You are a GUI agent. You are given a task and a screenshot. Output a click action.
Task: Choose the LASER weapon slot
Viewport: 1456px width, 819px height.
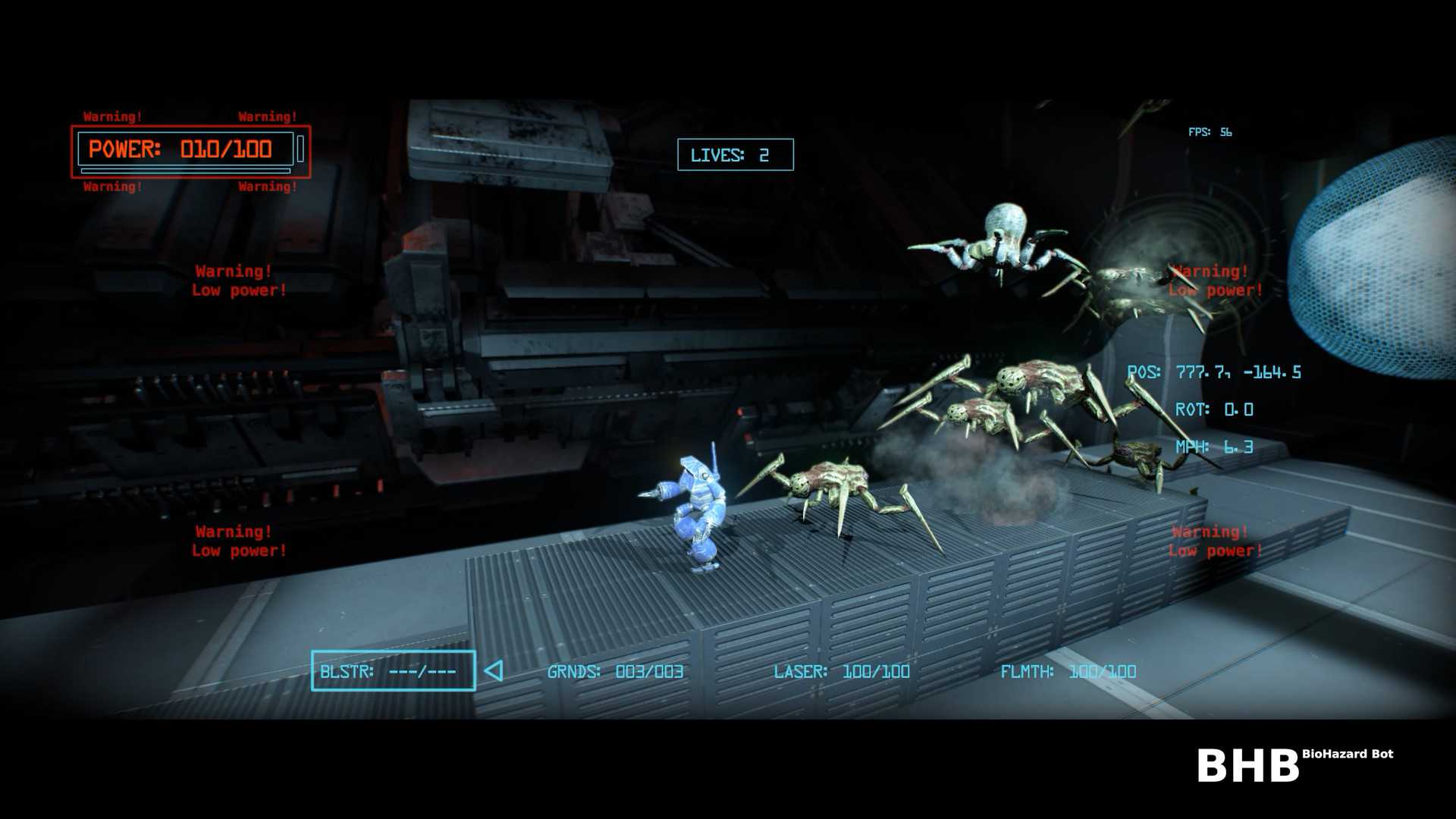(x=841, y=672)
